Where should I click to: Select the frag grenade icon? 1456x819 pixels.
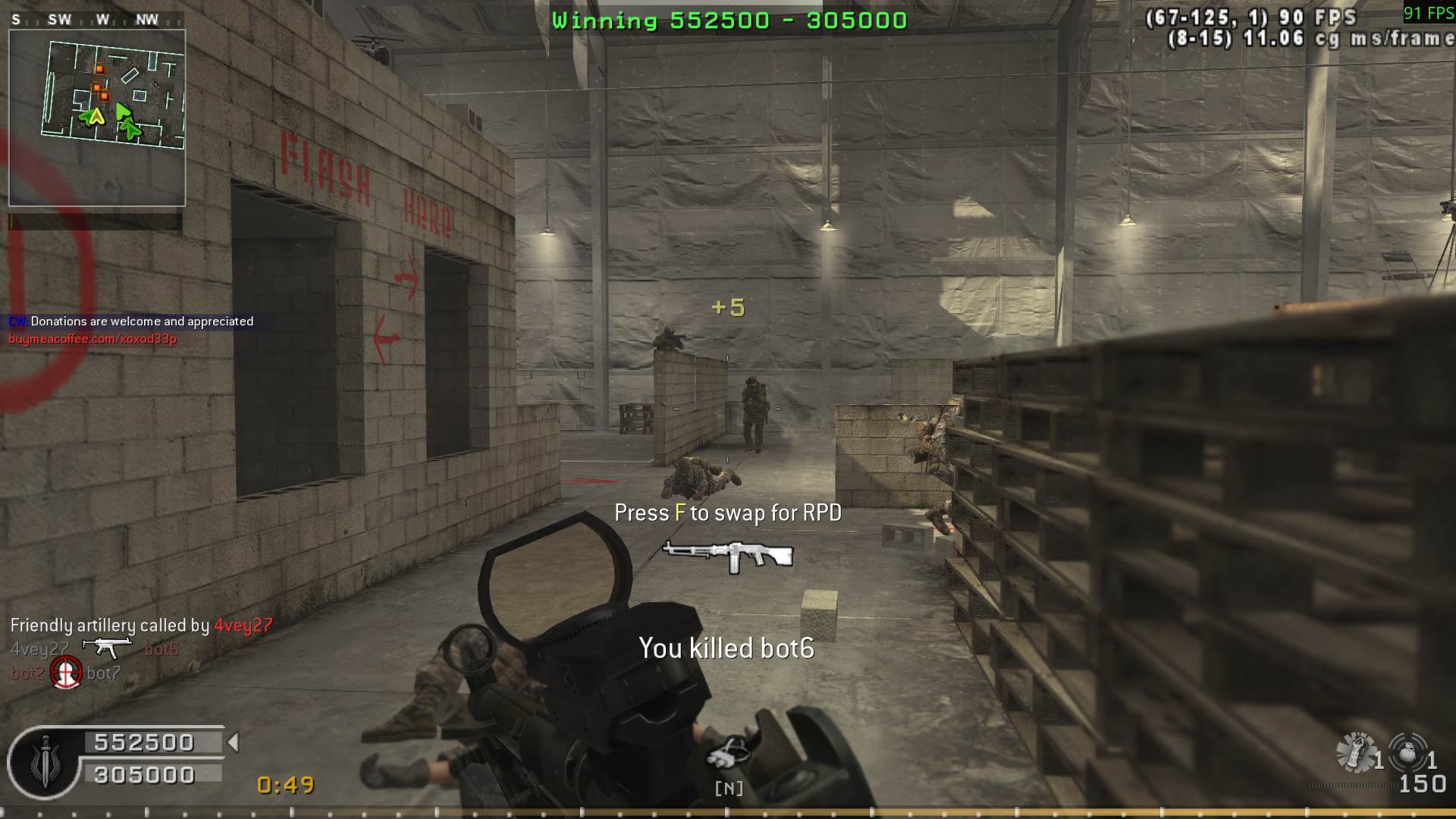[1407, 752]
